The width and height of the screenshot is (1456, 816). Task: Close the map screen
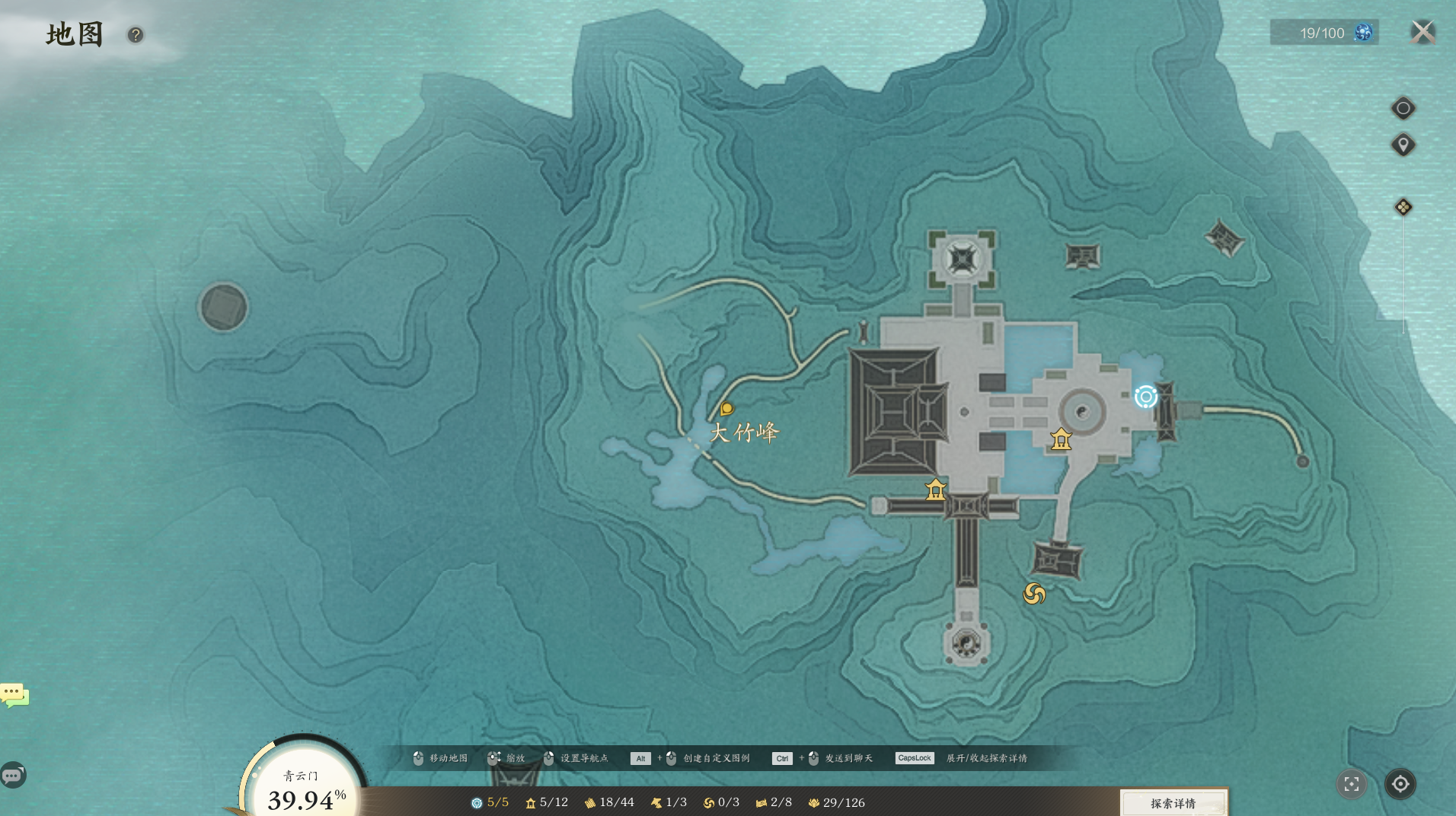tap(1422, 32)
